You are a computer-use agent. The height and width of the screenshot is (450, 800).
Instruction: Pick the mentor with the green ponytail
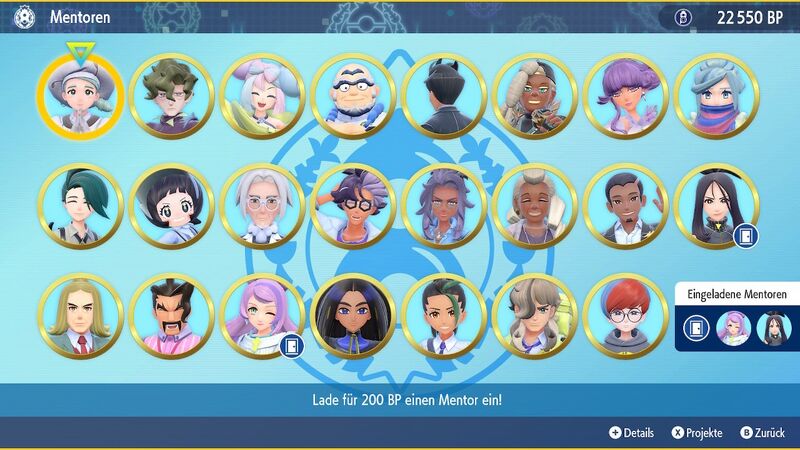click(x=80, y=207)
